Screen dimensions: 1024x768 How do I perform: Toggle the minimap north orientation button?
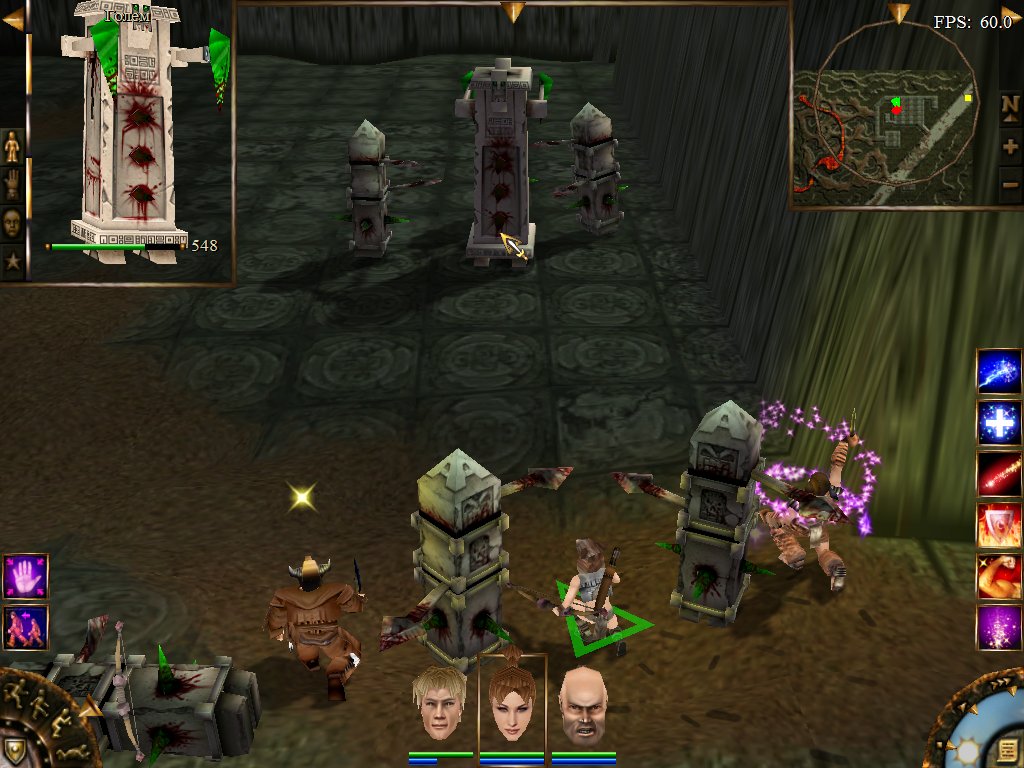pyautogui.click(x=1010, y=105)
